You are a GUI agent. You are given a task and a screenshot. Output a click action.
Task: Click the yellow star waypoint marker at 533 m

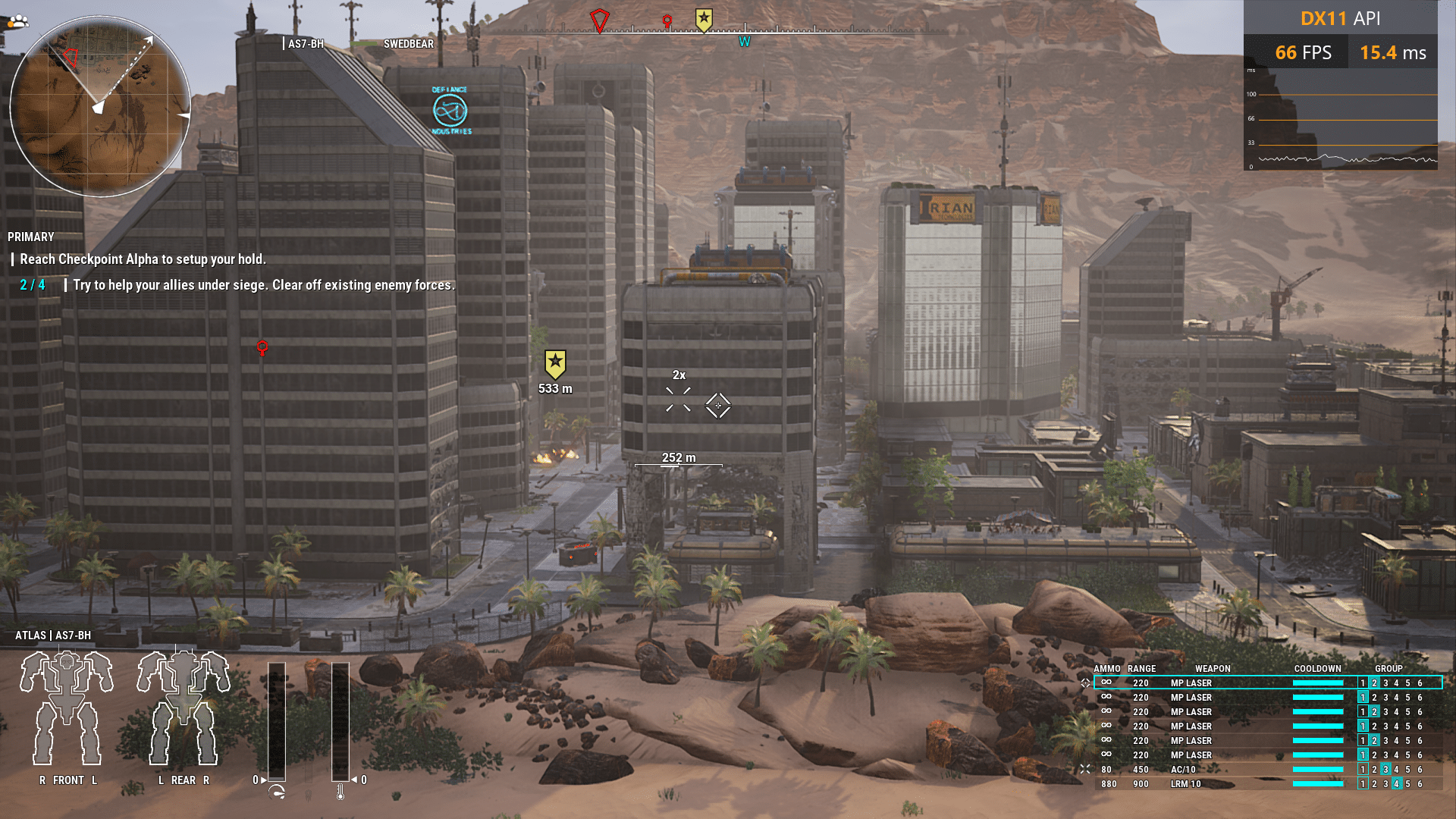pos(555,364)
